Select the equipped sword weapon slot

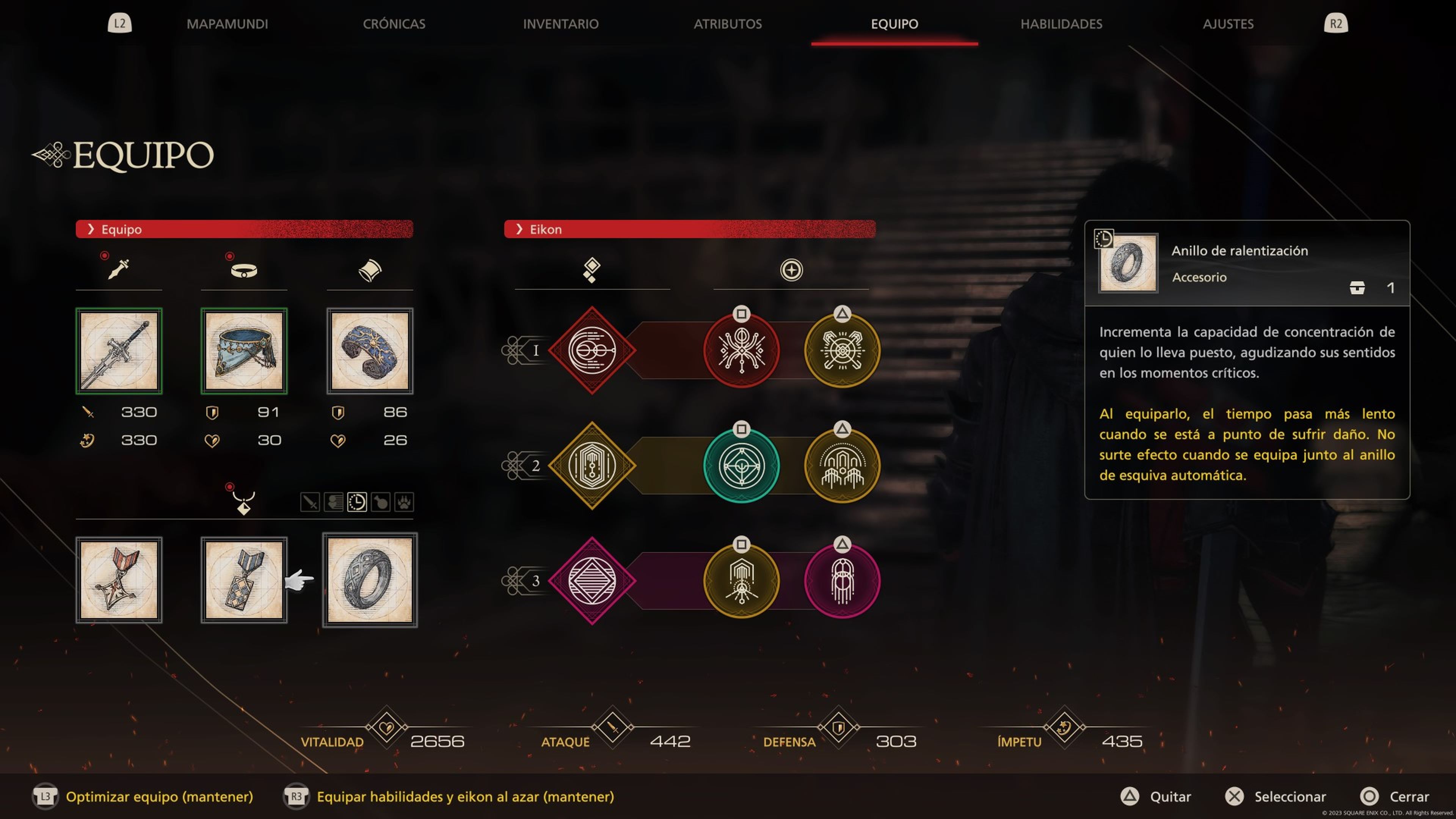click(x=119, y=350)
